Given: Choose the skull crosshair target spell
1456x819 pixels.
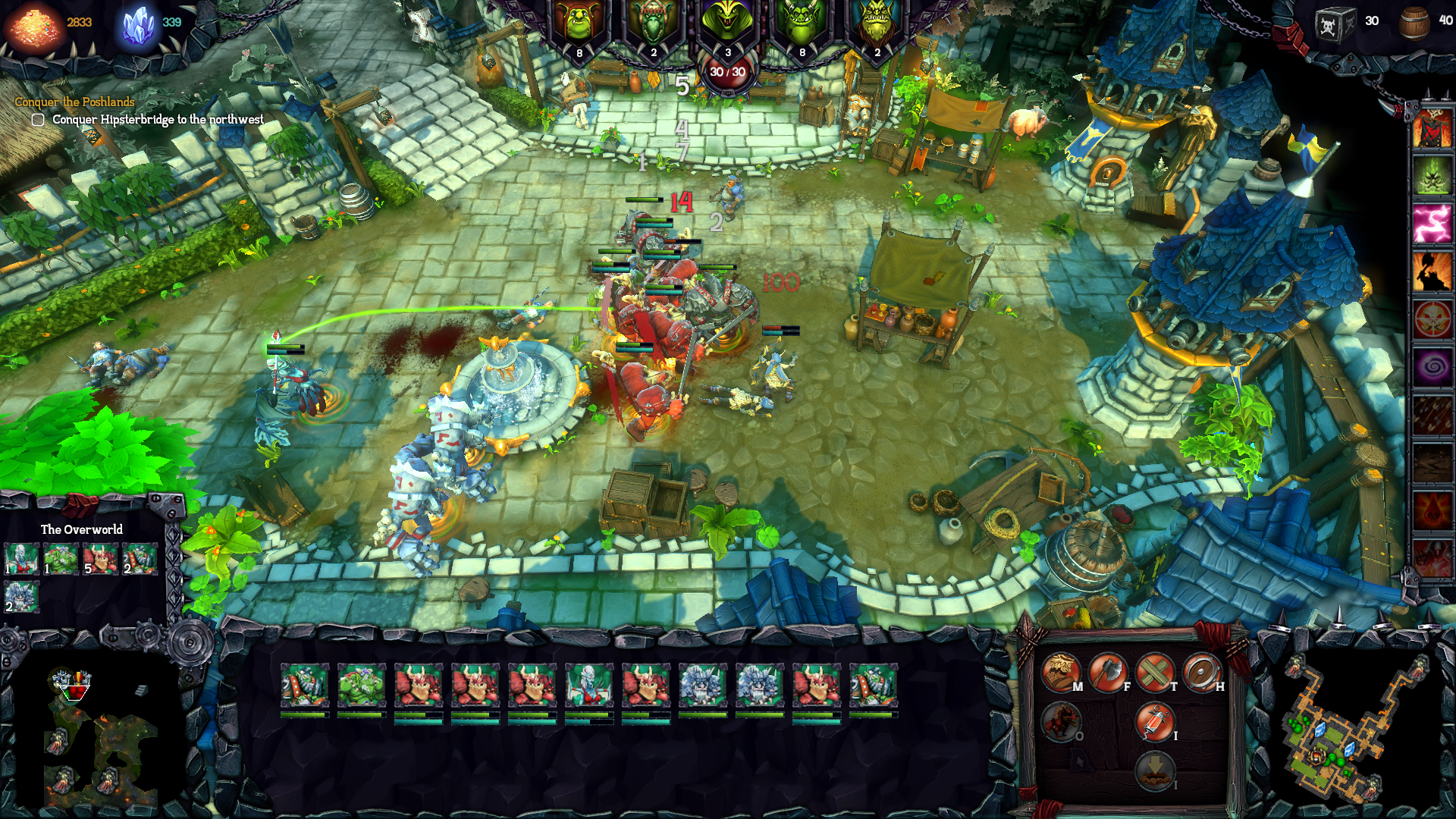Looking at the screenshot, I should tap(1432, 319).
